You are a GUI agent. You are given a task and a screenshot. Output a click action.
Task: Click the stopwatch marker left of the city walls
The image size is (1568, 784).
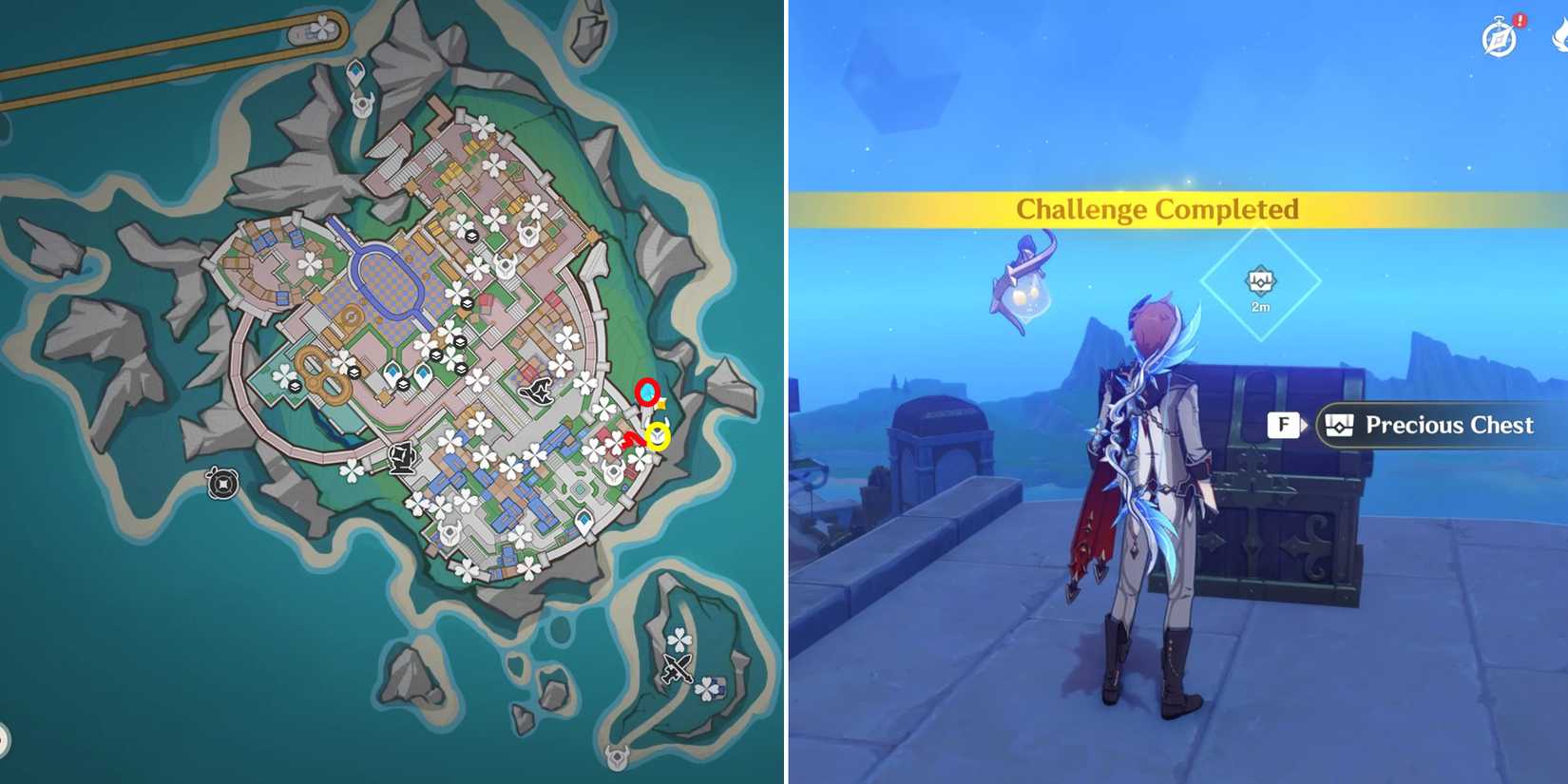point(224,484)
